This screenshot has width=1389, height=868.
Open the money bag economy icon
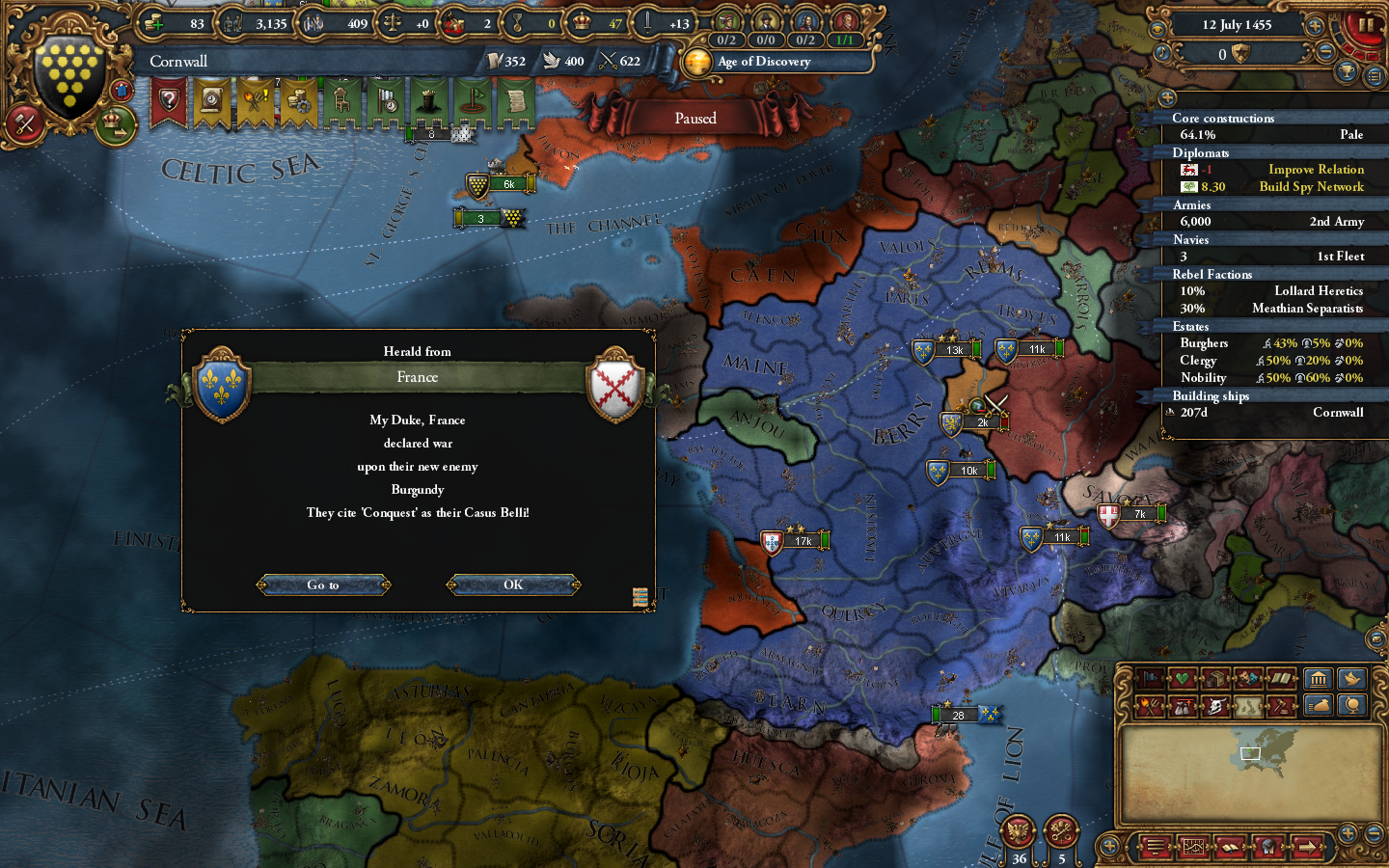pyautogui.click(x=1320, y=706)
